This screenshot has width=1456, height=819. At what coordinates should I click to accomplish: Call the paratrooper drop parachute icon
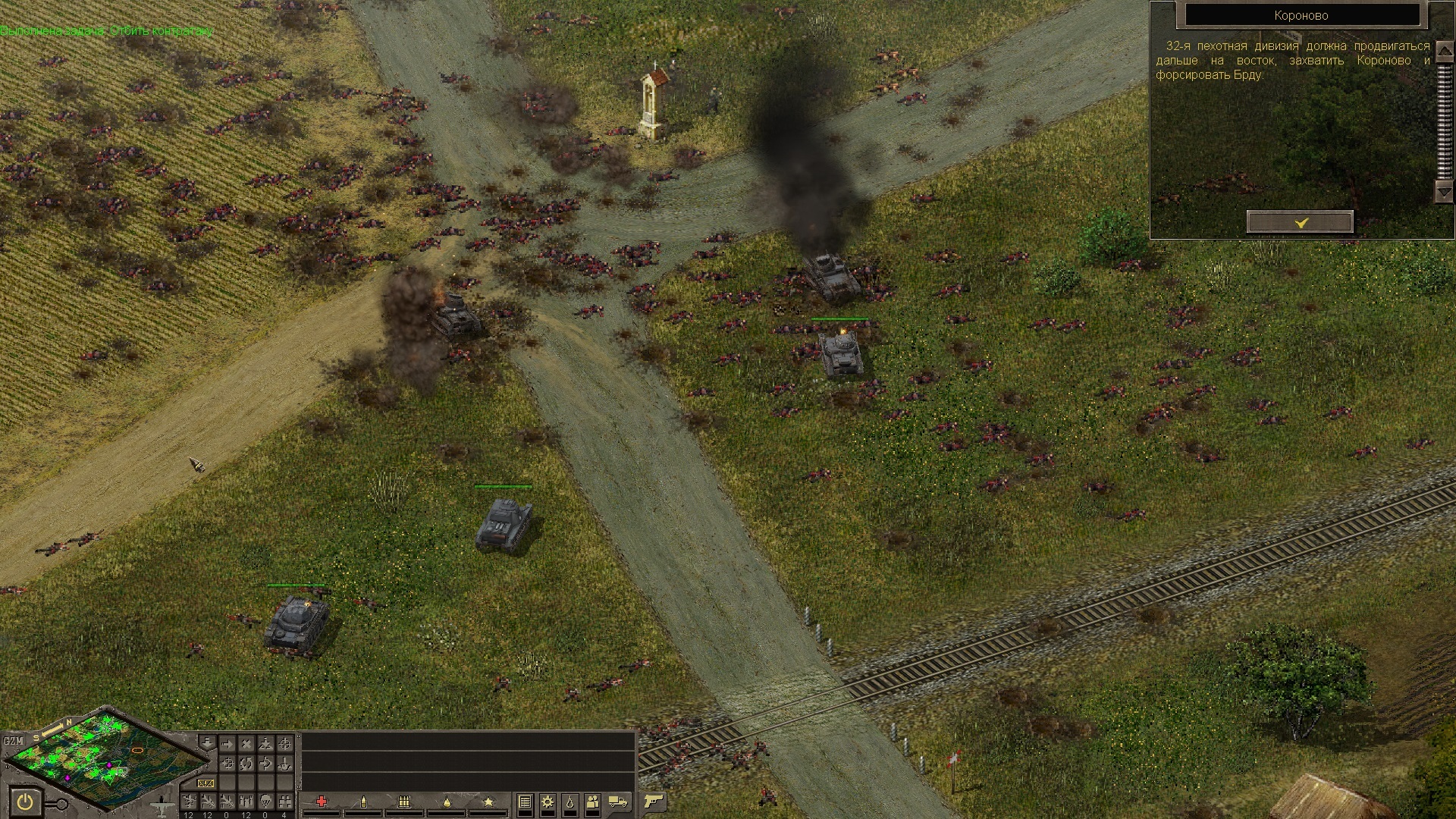pos(265,802)
